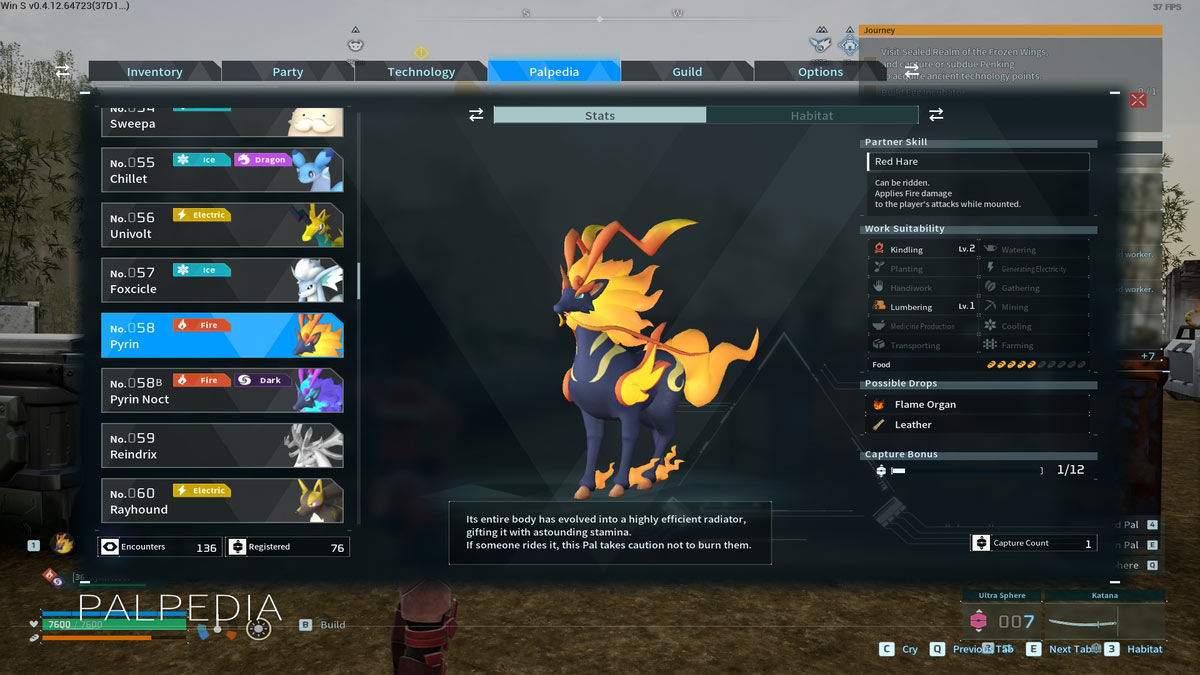Screen dimensions: 1200x675
Task: Switch to the Inventory tab
Action: tap(154, 72)
